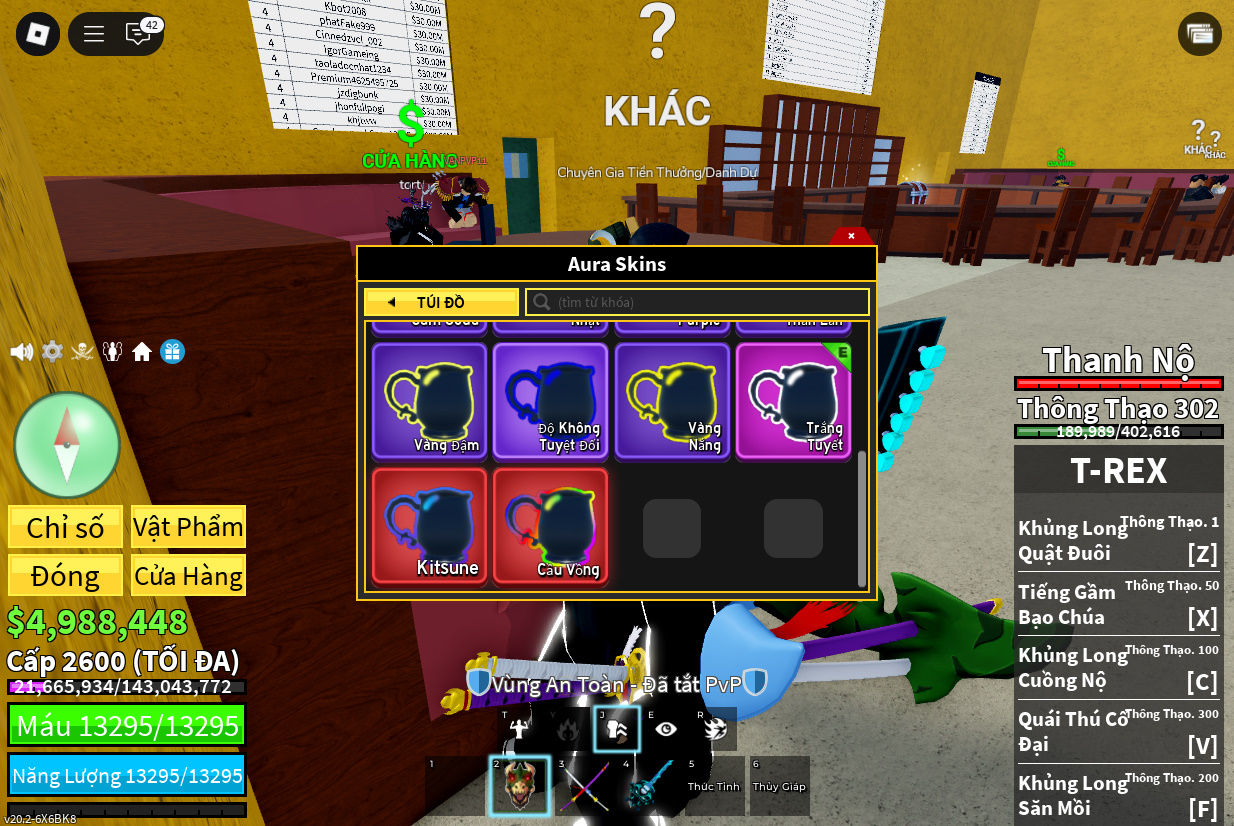
Task: Click the Đóng button
Action: click(65, 576)
